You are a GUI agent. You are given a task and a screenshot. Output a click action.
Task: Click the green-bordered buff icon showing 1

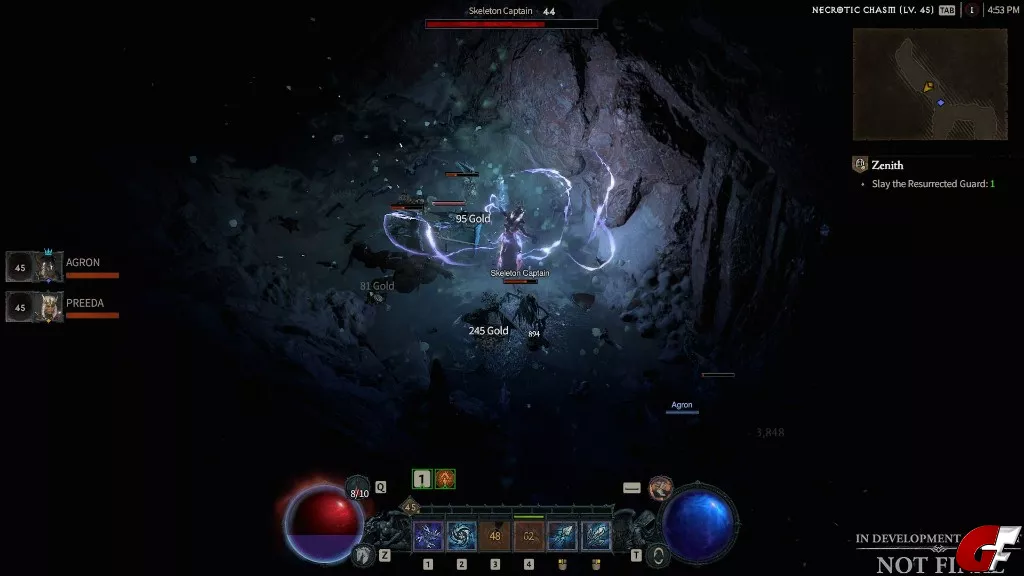click(x=422, y=479)
